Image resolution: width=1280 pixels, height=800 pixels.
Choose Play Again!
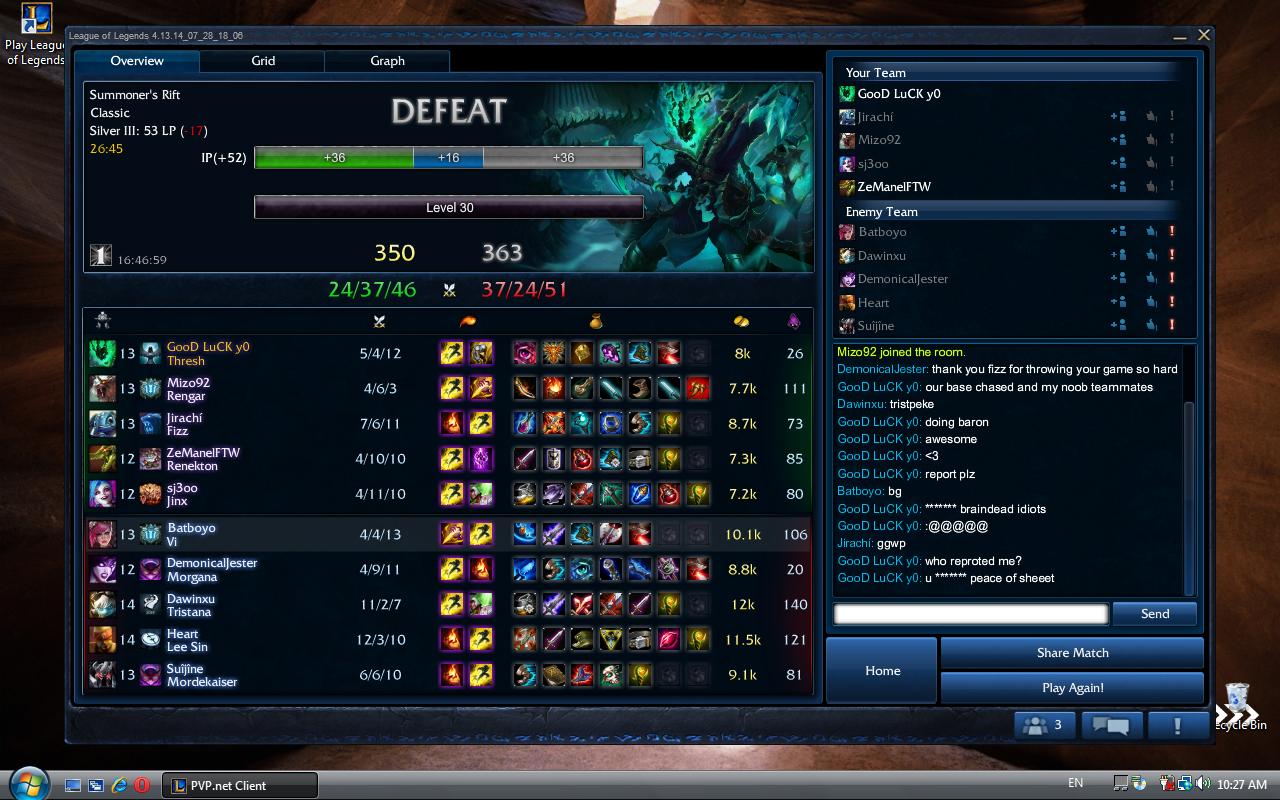click(1072, 688)
